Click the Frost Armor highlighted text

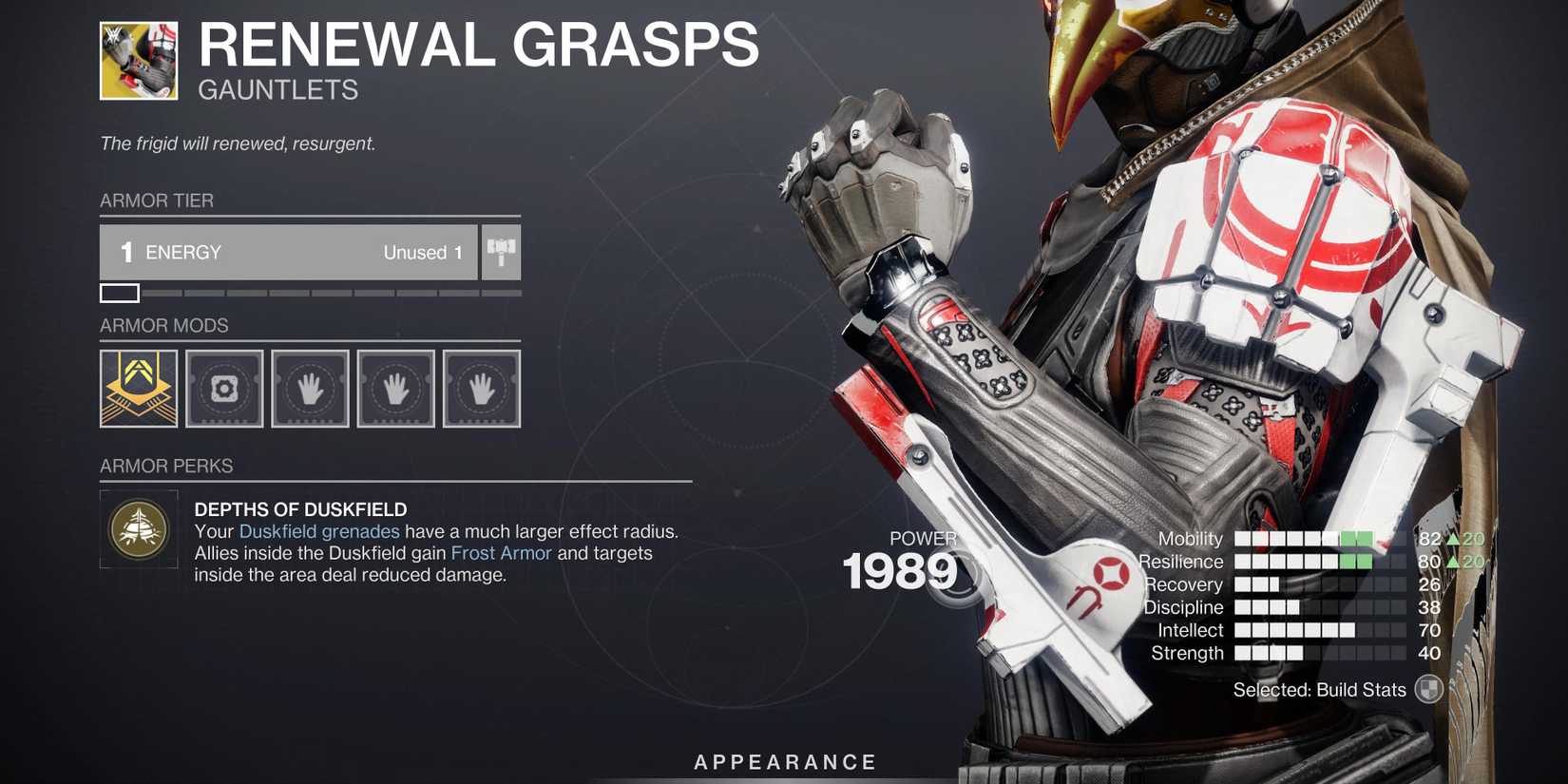[x=501, y=553]
